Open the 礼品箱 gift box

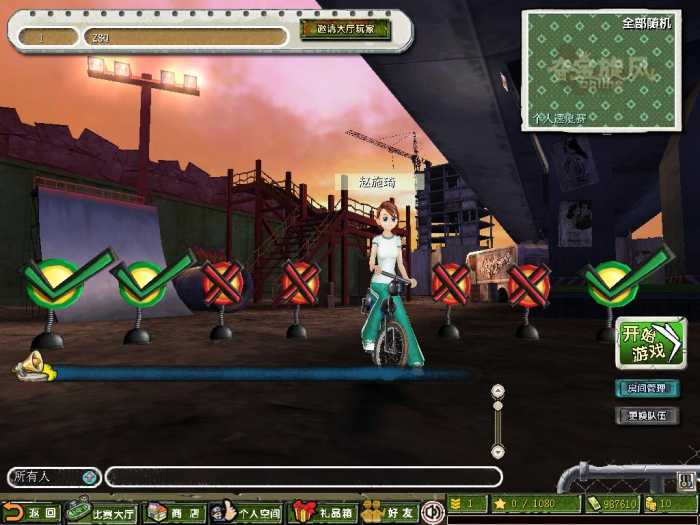tap(323, 512)
